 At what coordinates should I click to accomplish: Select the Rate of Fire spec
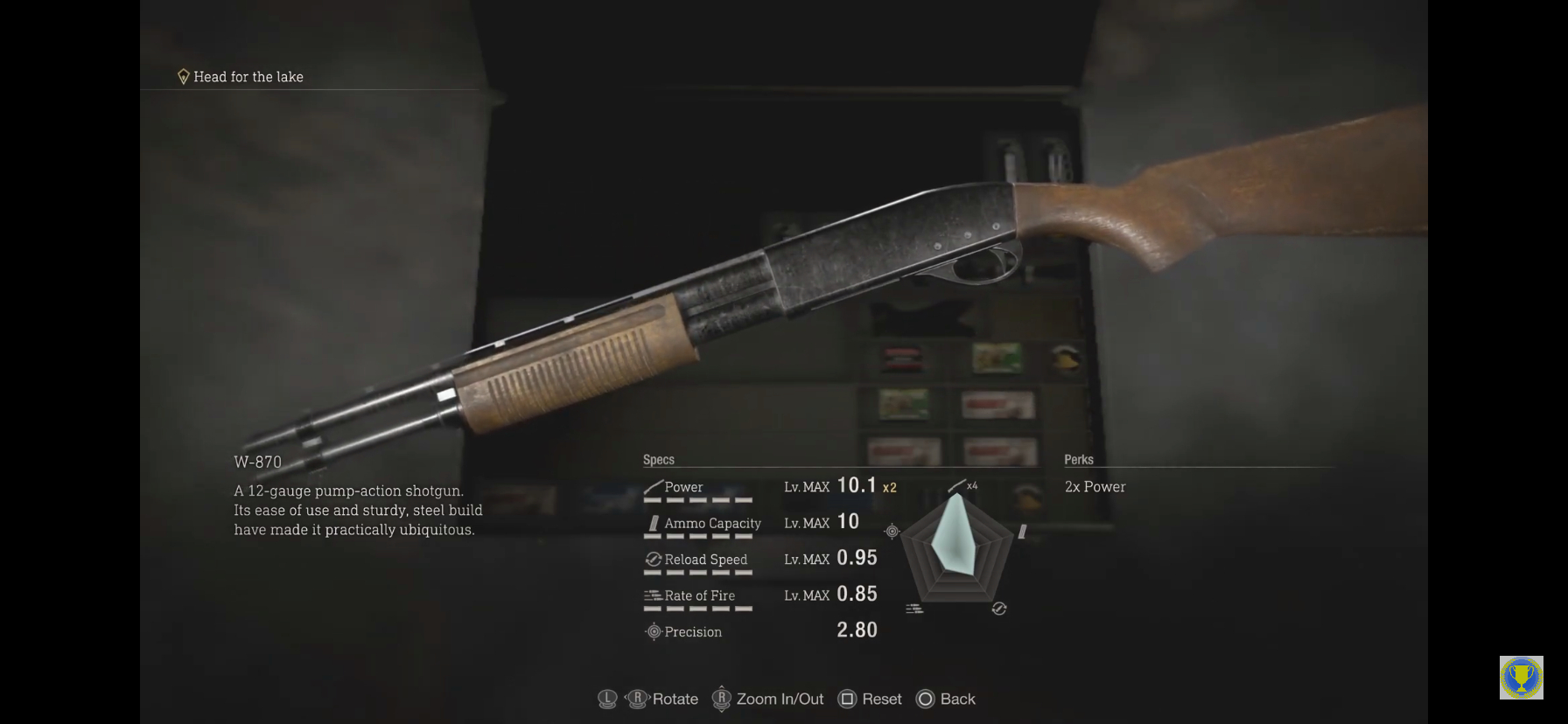[699, 595]
